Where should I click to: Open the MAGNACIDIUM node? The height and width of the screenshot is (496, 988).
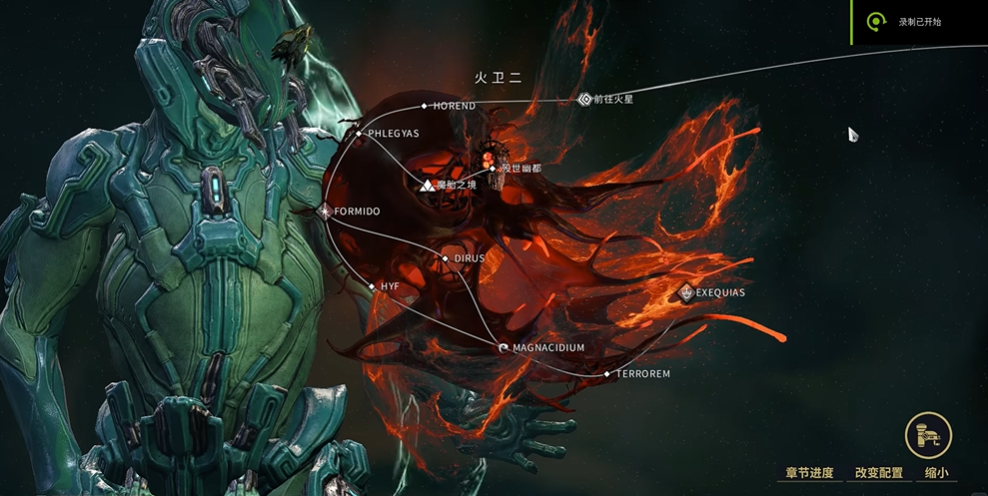(x=503, y=347)
